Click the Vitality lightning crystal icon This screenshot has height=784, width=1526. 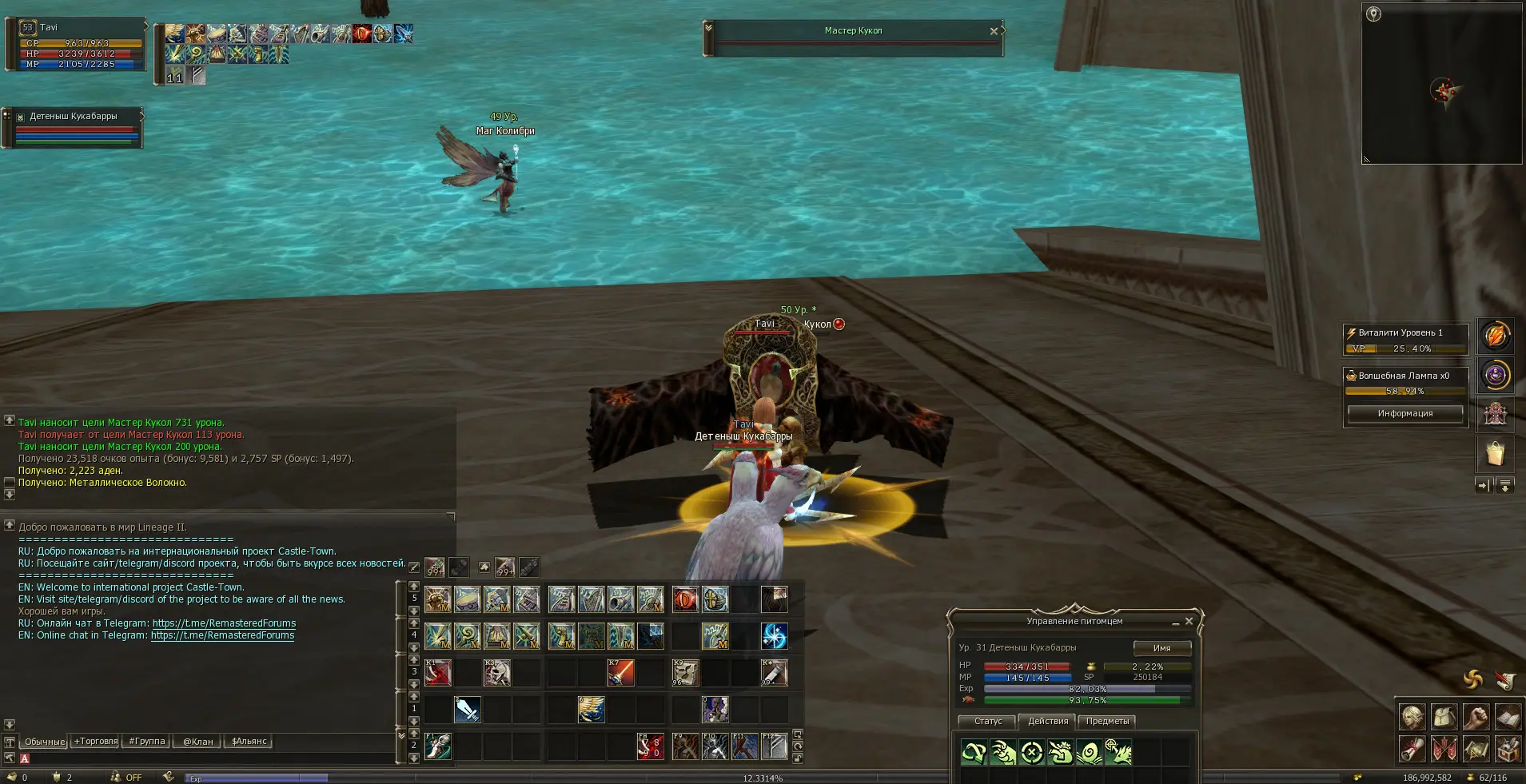coord(1496,336)
